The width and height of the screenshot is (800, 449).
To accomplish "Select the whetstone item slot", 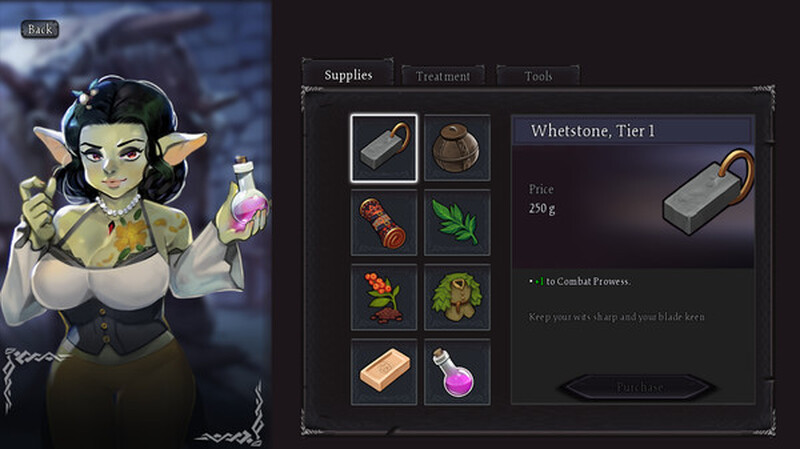I will 383,148.
